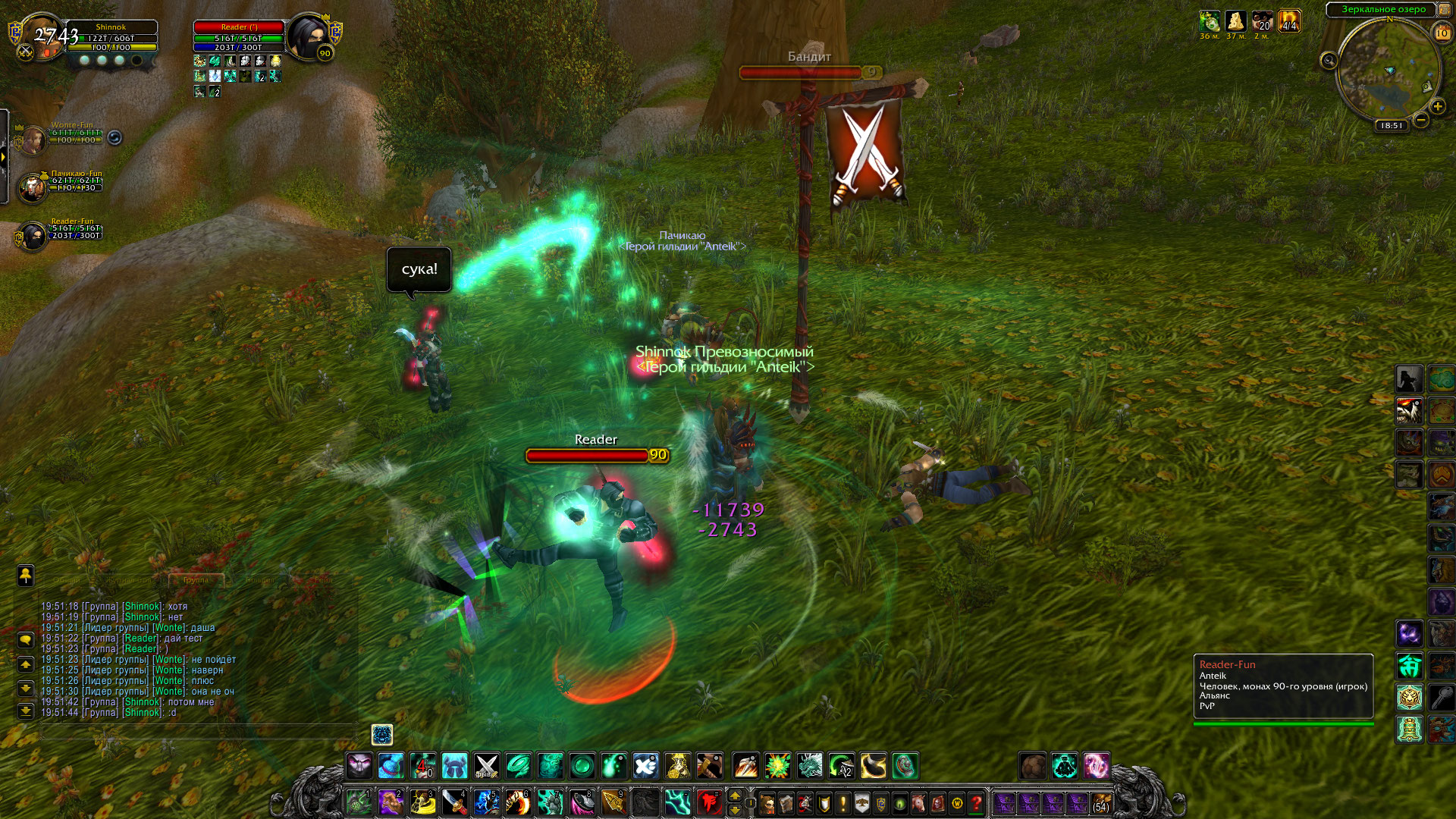
Task: Use the leather football item slot
Action: [x=1032, y=766]
